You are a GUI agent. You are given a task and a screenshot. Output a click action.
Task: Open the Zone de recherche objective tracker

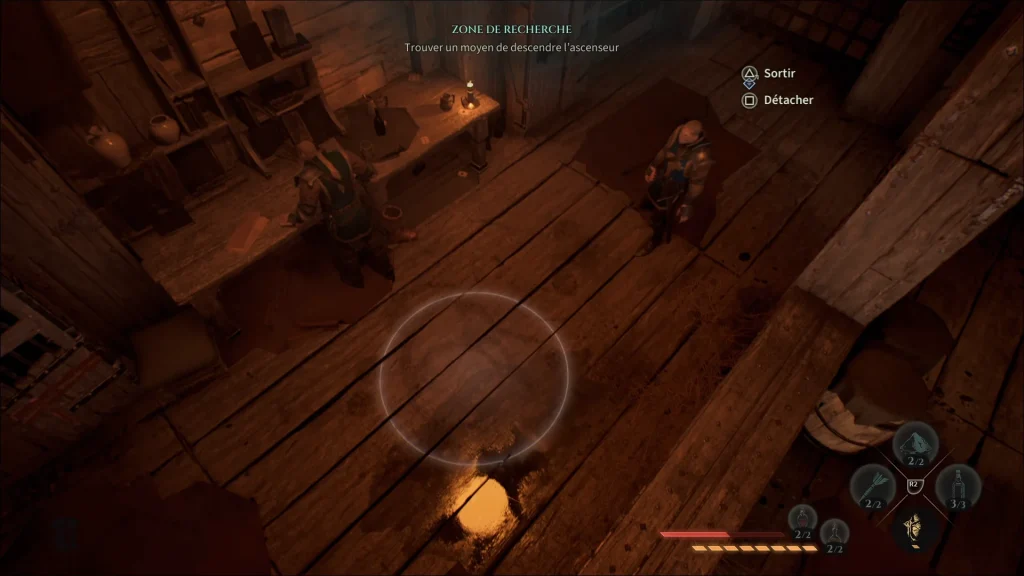click(x=511, y=30)
